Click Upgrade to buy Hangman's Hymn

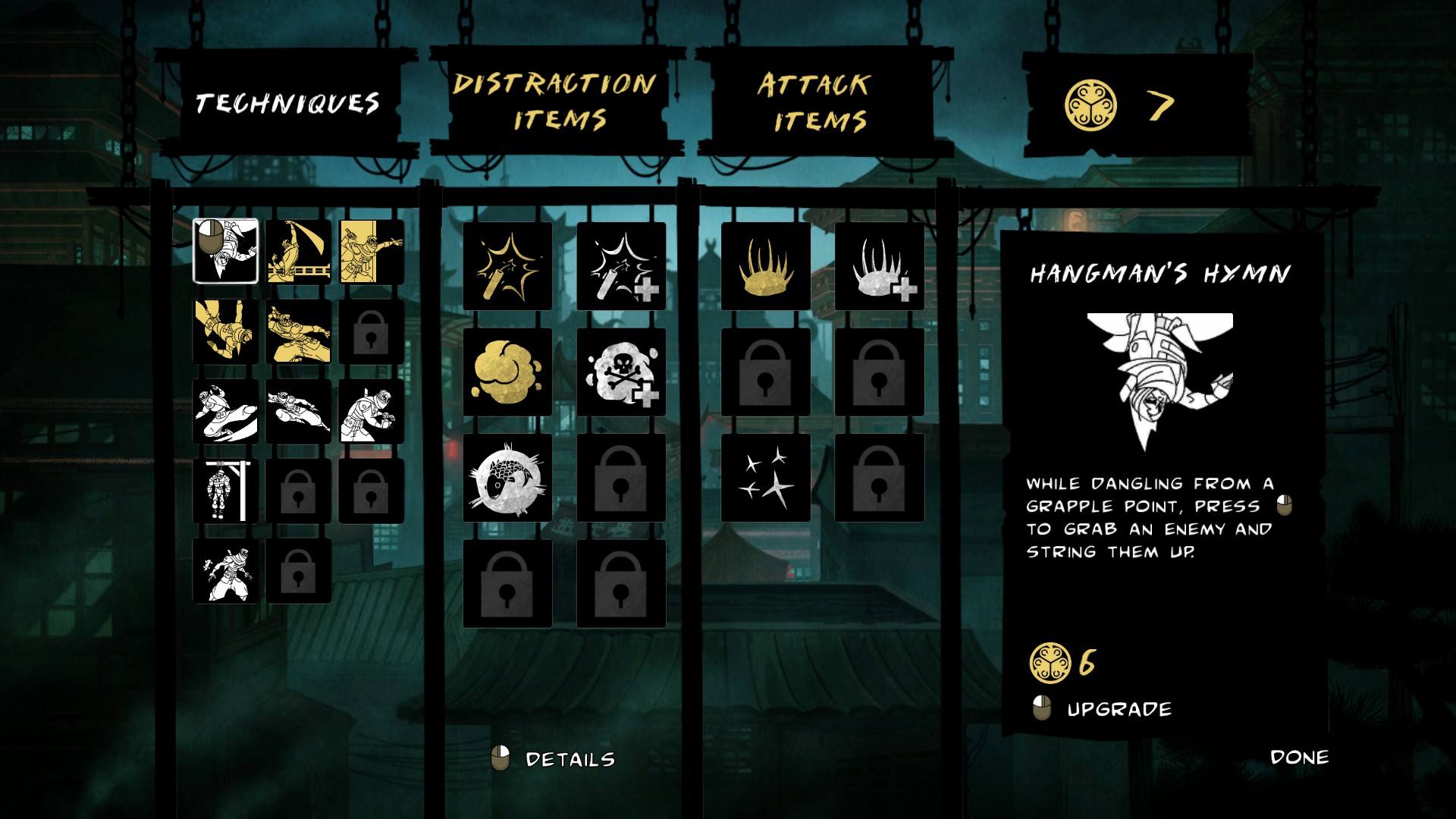click(x=1118, y=709)
